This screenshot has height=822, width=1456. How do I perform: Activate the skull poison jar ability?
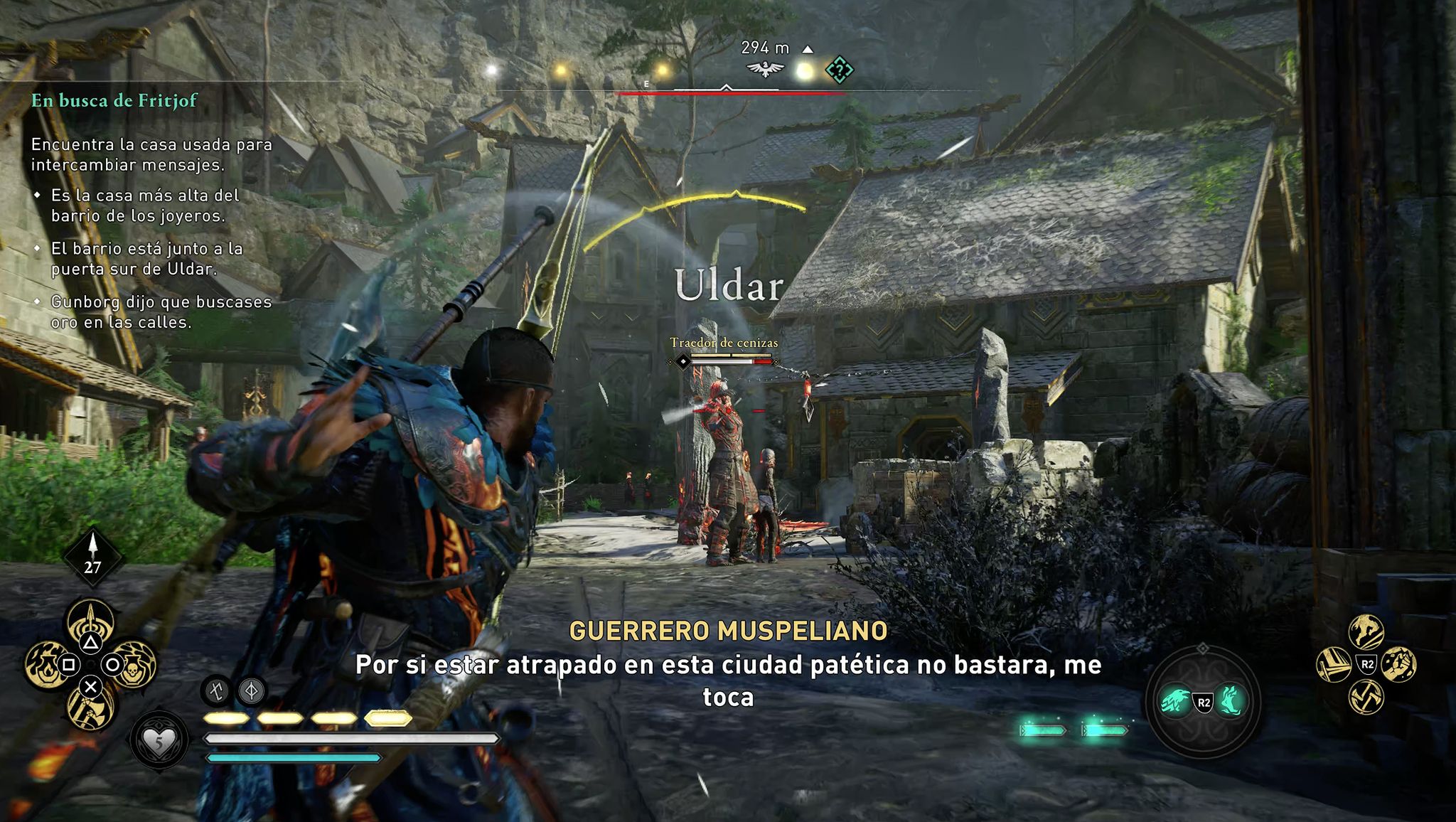pyautogui.click(x=135, y=664)
